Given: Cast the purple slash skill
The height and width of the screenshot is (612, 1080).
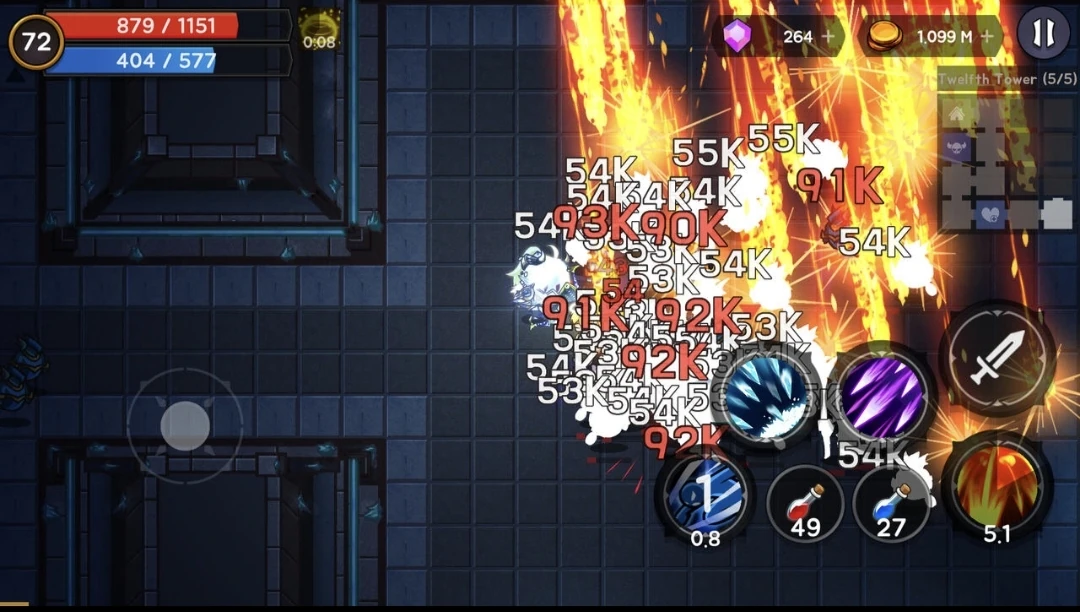Looking at the screenshot, I should [x=881, y=397].
